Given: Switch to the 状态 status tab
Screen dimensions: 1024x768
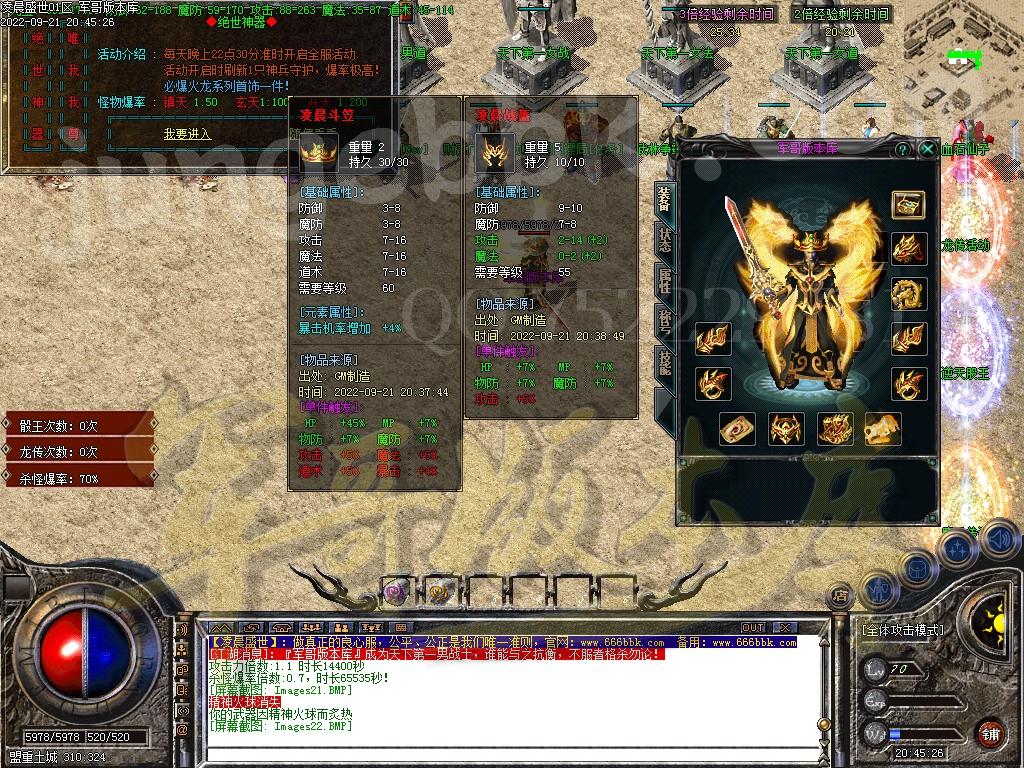Looking at the screenshot, I should point(665,241).
